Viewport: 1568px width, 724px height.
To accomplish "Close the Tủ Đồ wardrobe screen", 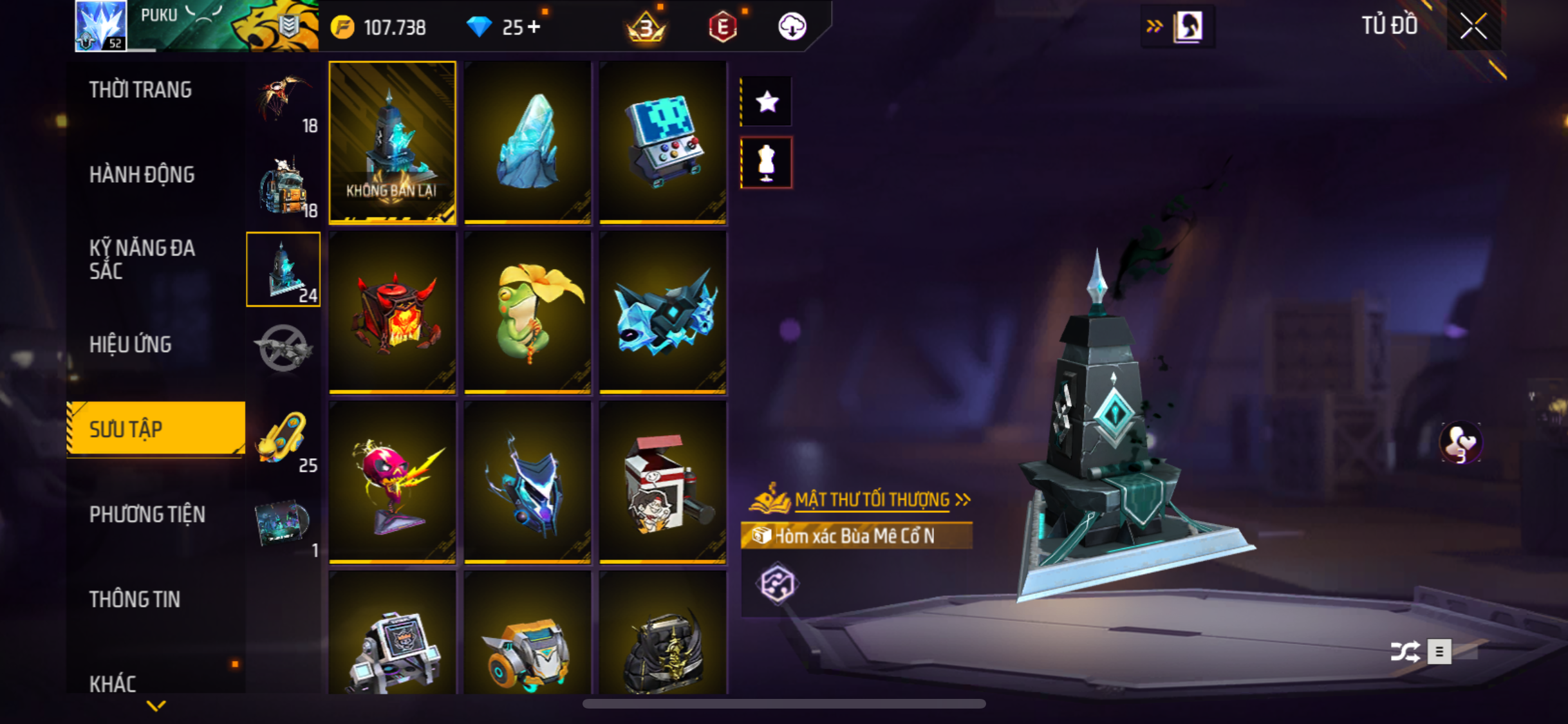I will pyautogui.click(x=1473, y=26).
